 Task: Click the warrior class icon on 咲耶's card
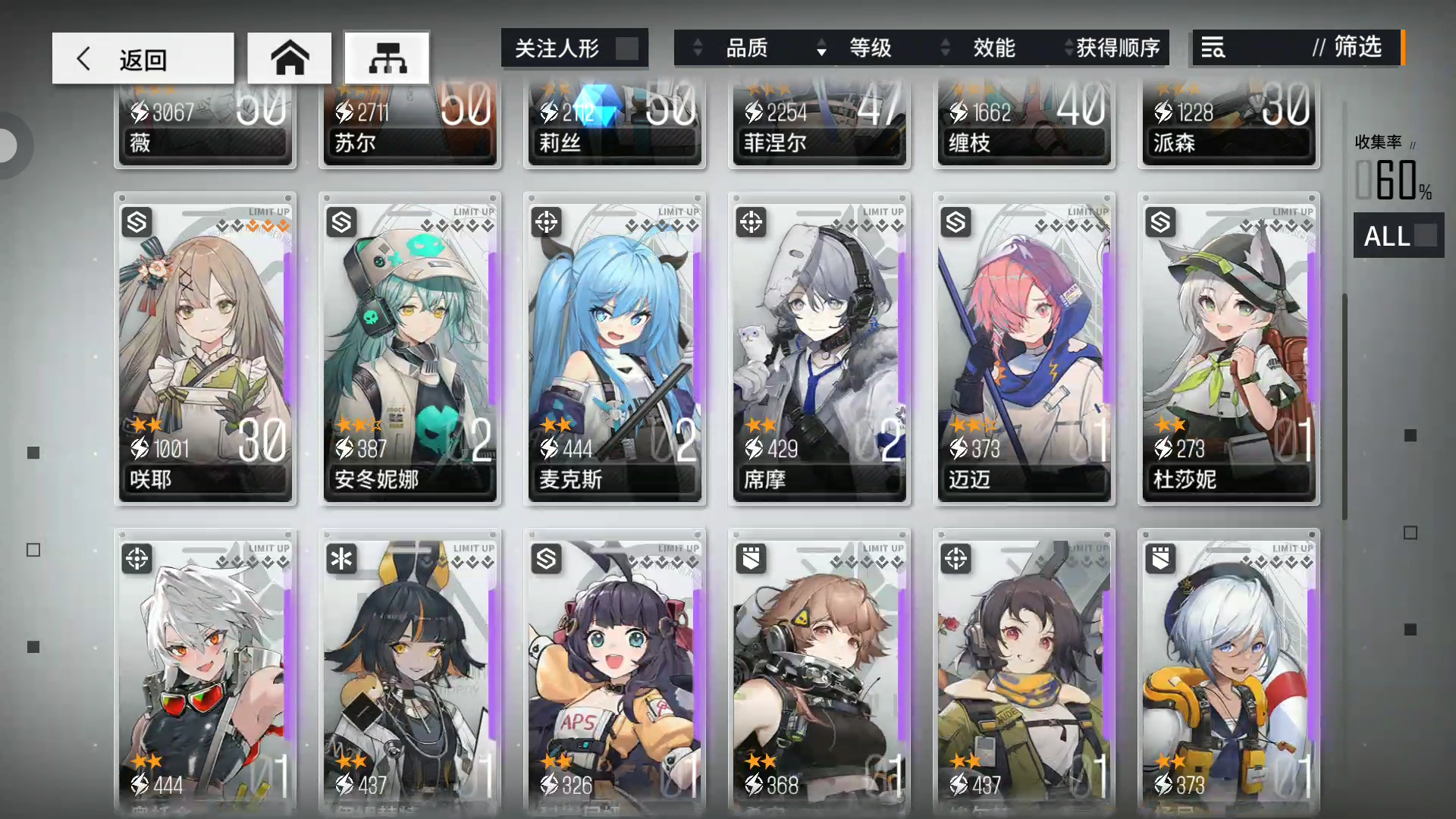pos(136,222)
